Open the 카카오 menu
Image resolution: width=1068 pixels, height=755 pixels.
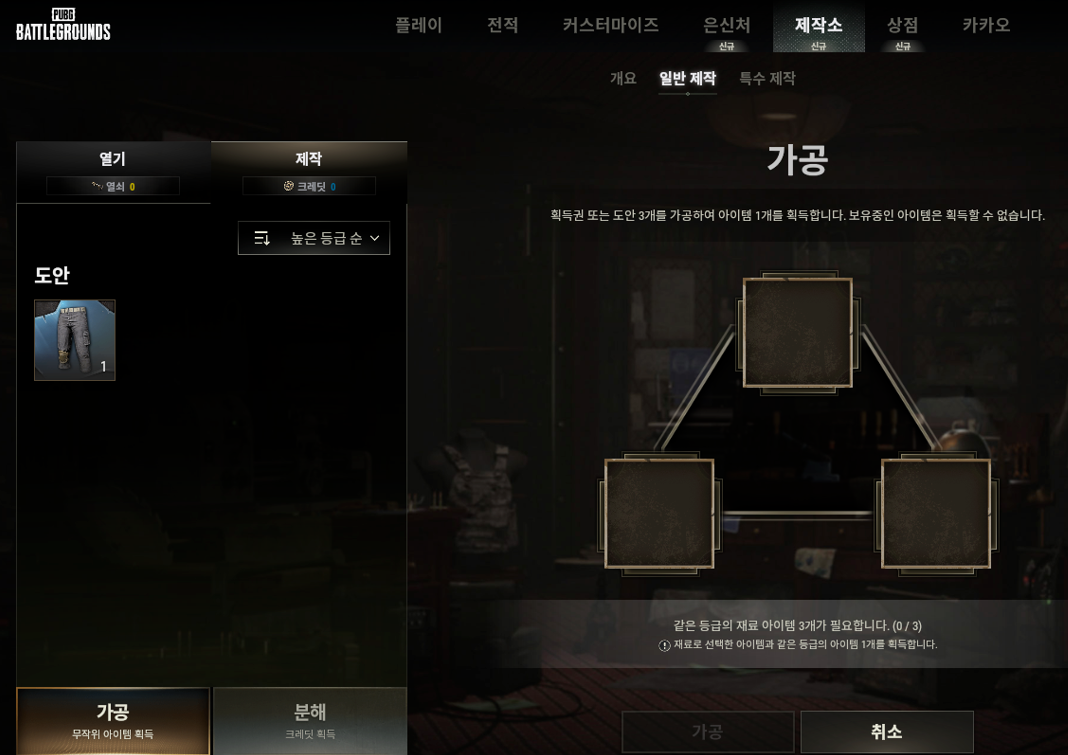click(986, 25)
